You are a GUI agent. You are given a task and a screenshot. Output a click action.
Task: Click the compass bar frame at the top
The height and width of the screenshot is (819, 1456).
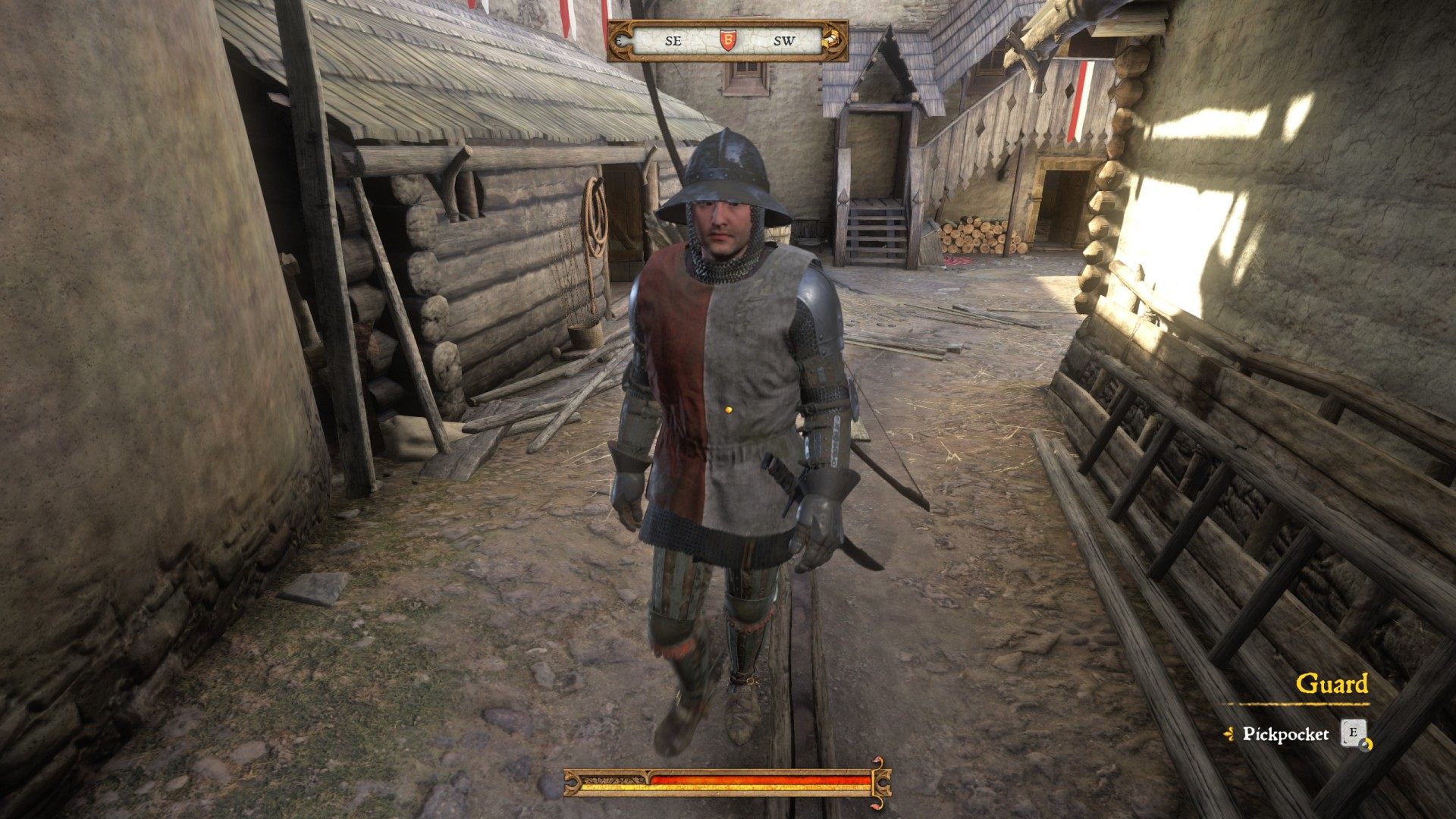pyautogui.click(x=728, y=21)
